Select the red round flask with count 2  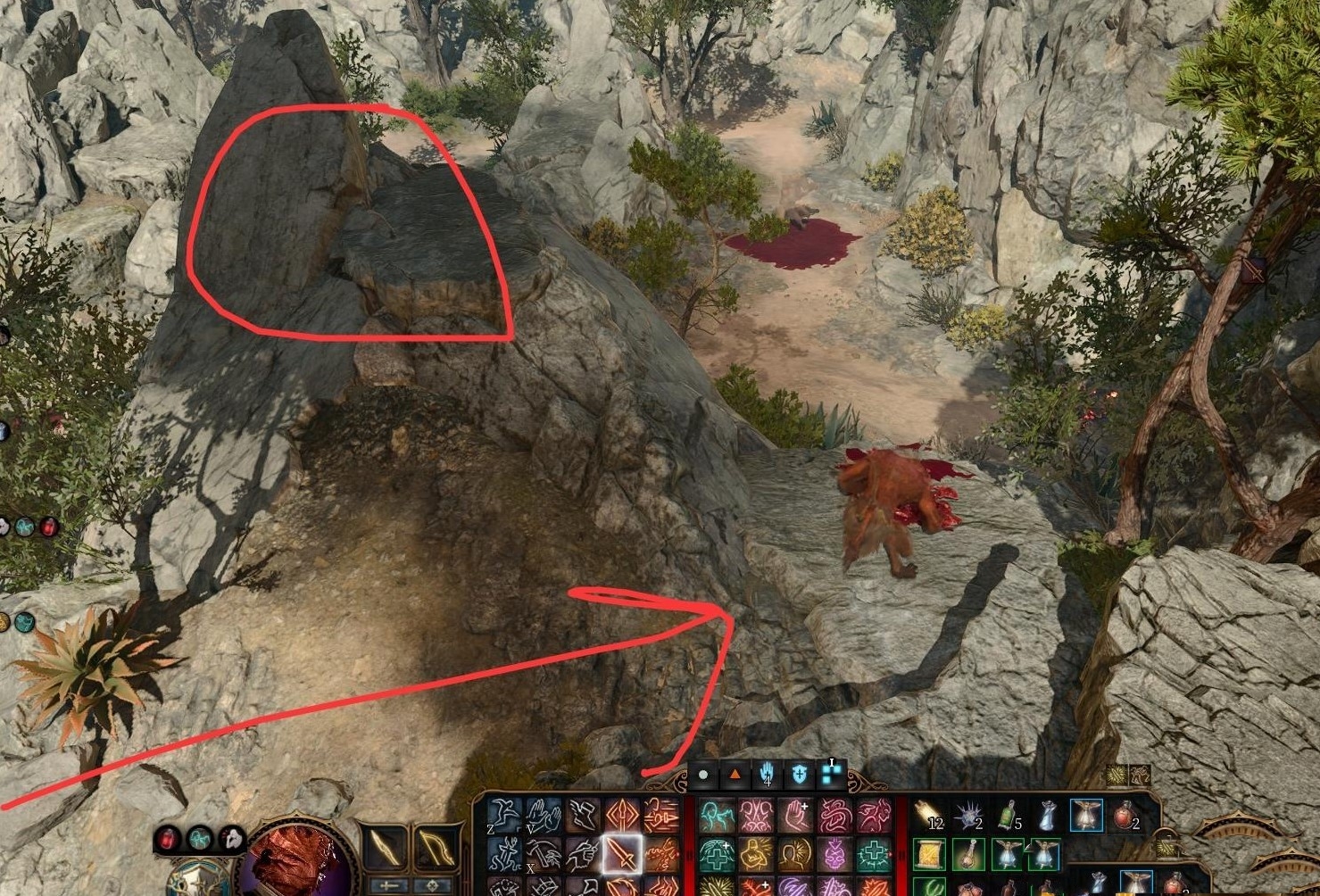pyautogui.click(x=1126, y=816)
